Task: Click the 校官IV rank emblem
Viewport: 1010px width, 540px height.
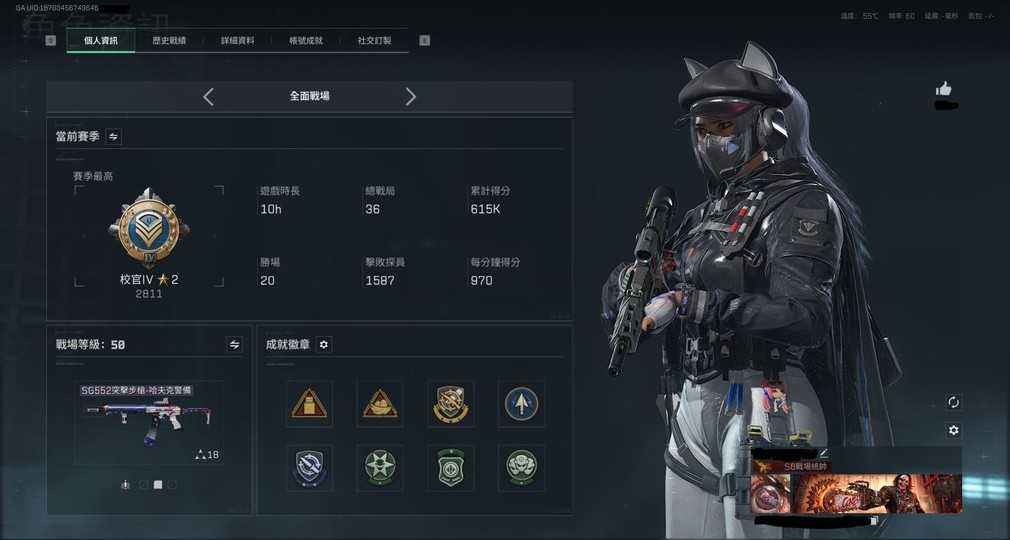Action: [x=149, y=229]
